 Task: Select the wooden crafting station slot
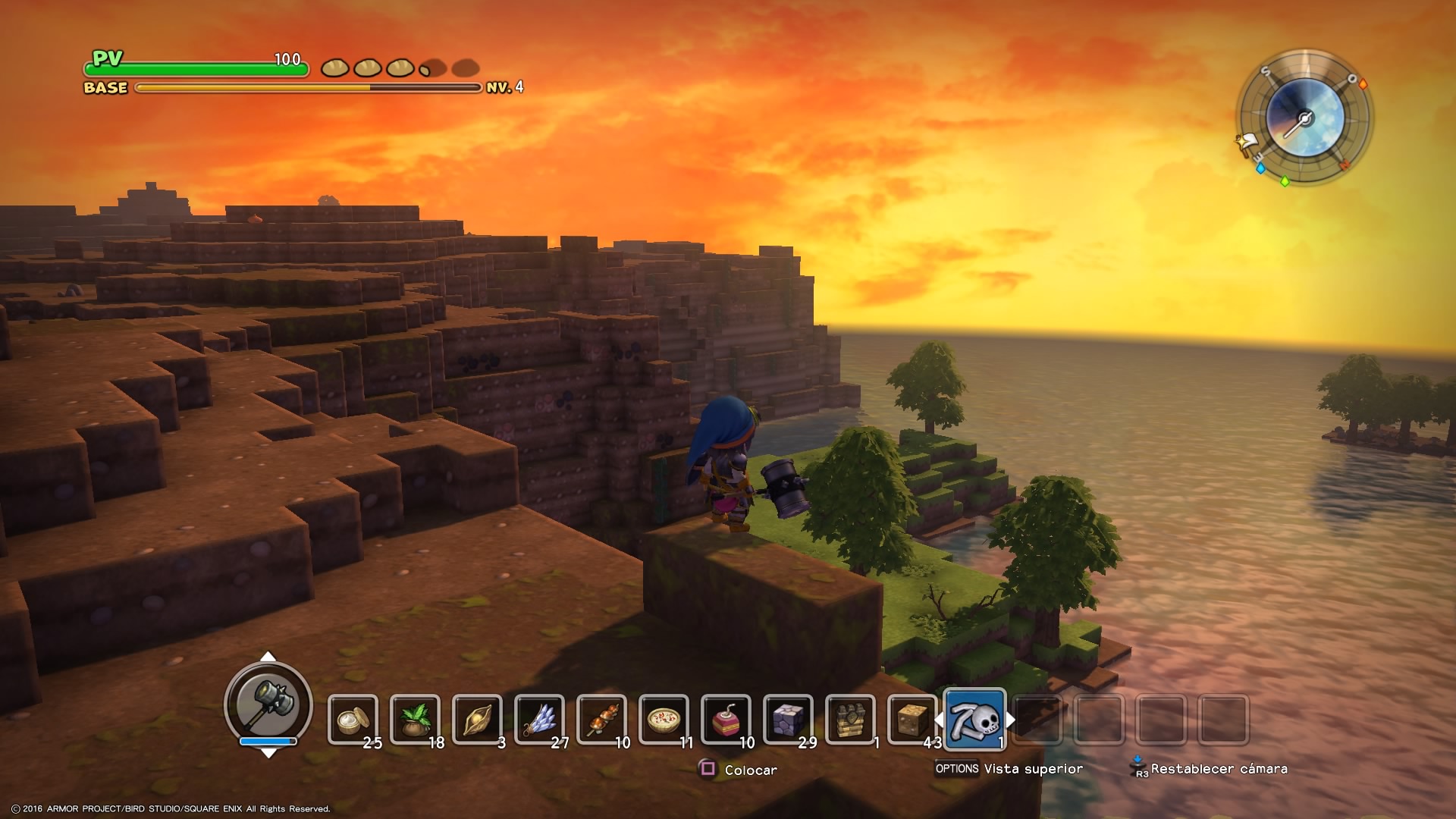[850, 719]
